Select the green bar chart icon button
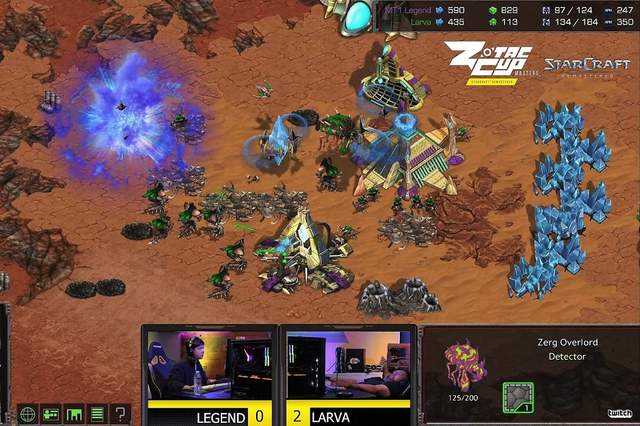The width and height of the screenshot is (640, 426). coord(75,413)
